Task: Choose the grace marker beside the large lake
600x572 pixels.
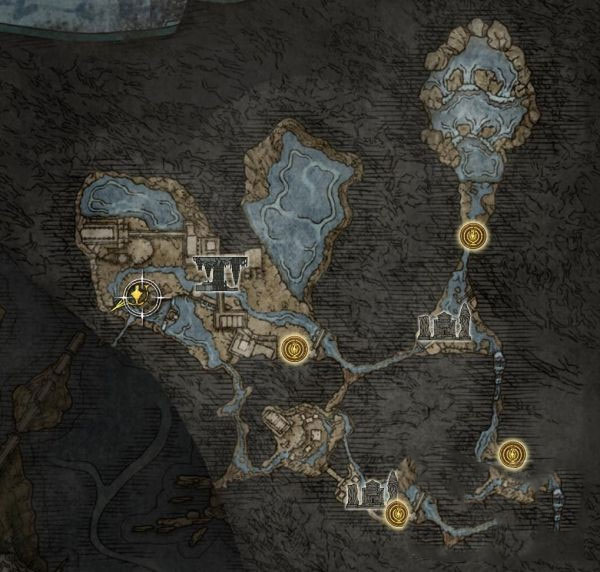Action: [x=294, y=348]
